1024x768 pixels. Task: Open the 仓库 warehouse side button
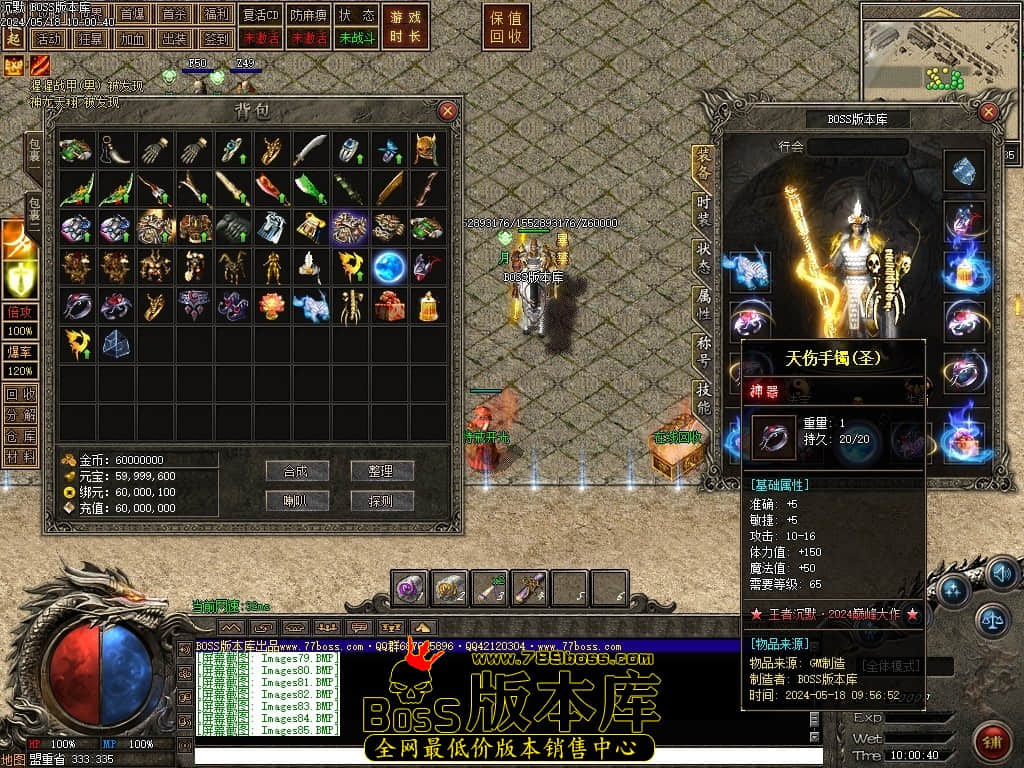click(20, 436)
